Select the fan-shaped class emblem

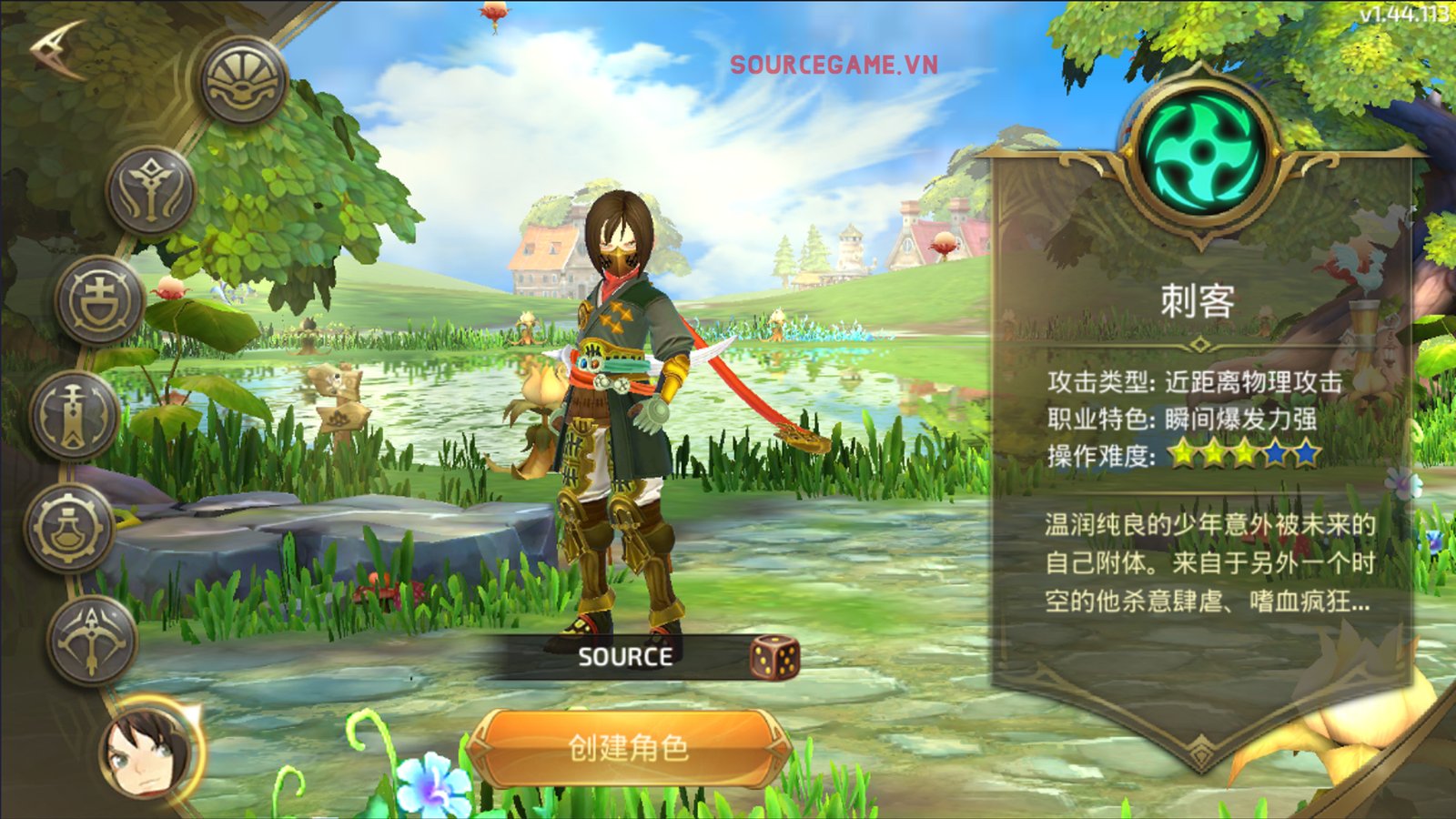(243, 81)
